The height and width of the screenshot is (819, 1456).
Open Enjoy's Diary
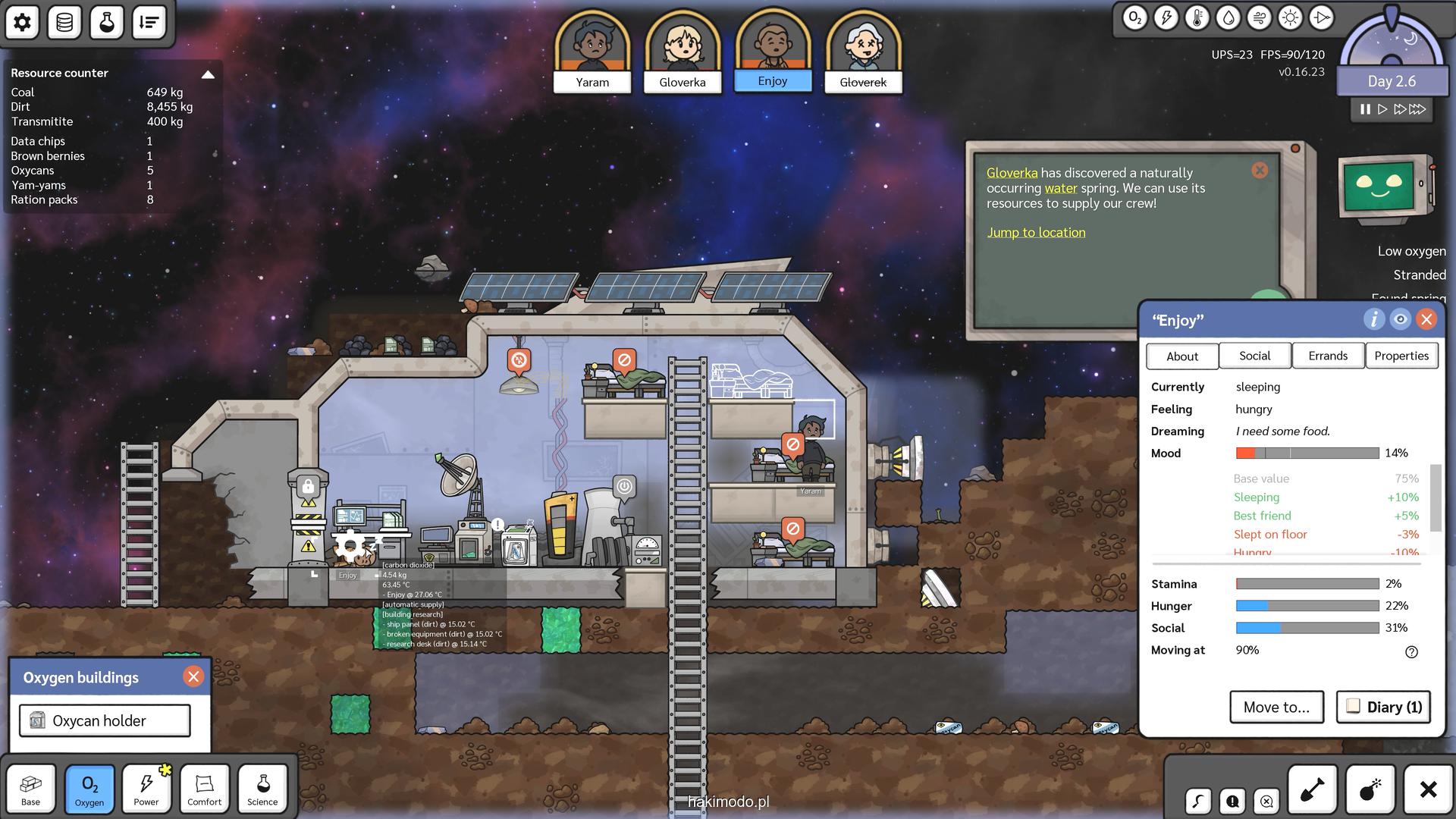tap(1383, 707)
